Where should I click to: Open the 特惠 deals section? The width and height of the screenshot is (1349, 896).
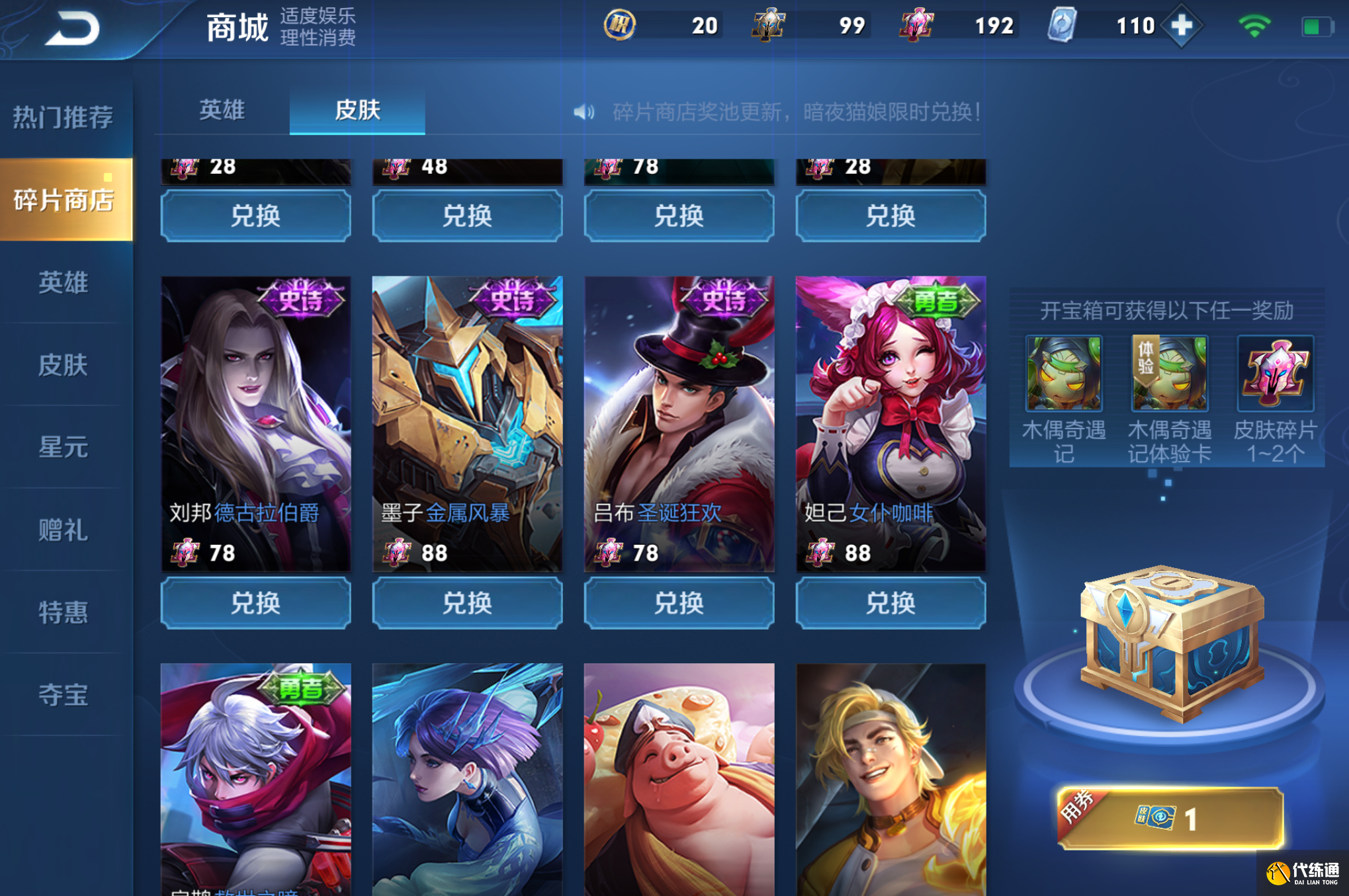pyautogui.click(x=64, y=612)
